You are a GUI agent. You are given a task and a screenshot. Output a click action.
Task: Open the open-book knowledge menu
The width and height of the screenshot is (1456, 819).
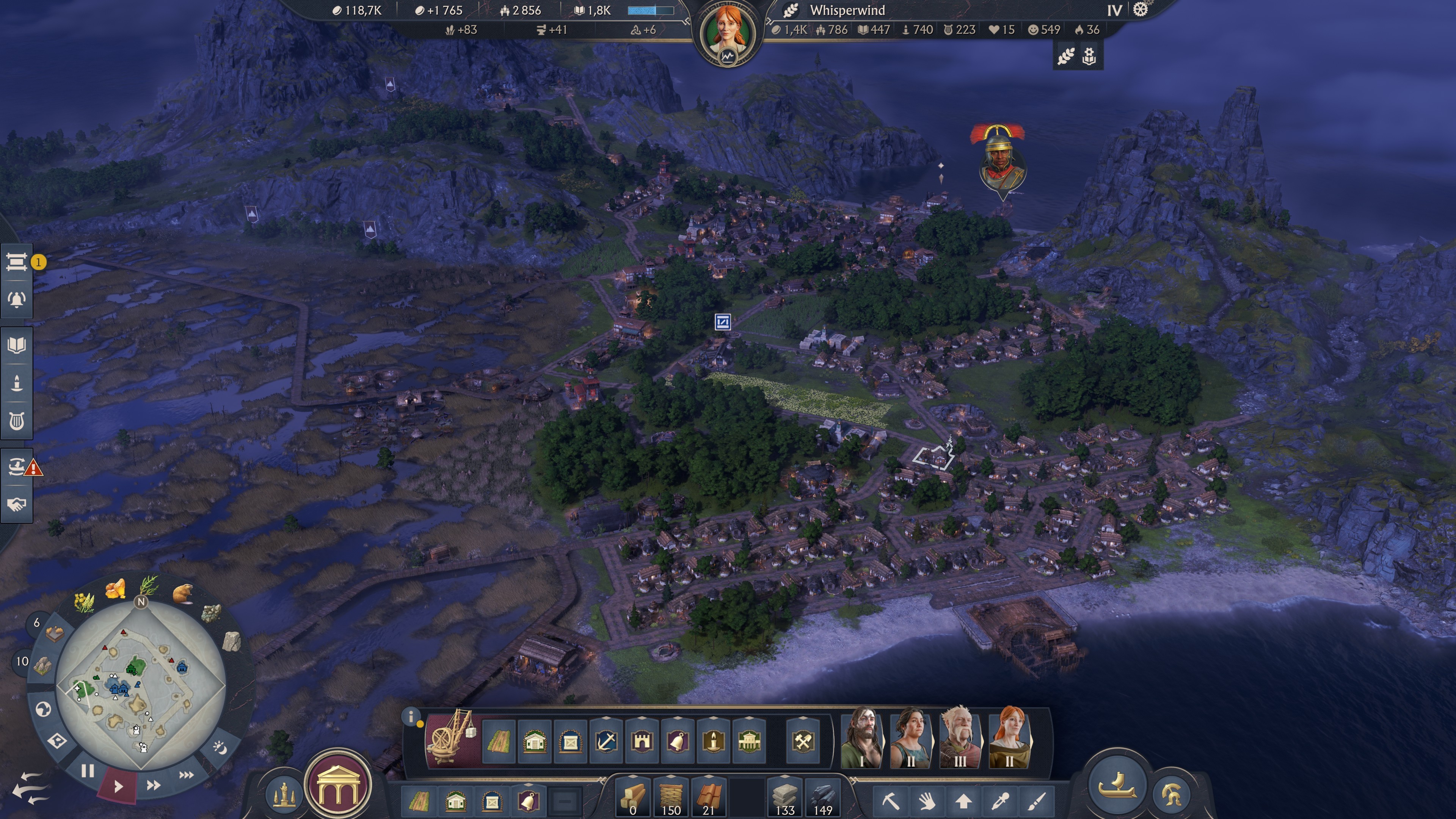tap(16, 345)
